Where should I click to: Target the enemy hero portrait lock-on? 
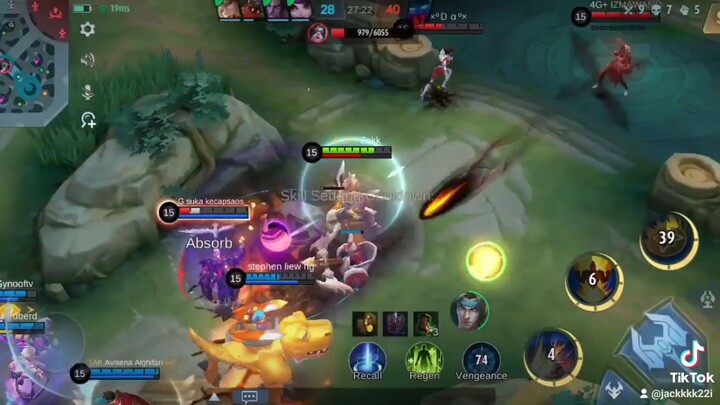click(x=468, y=310)
